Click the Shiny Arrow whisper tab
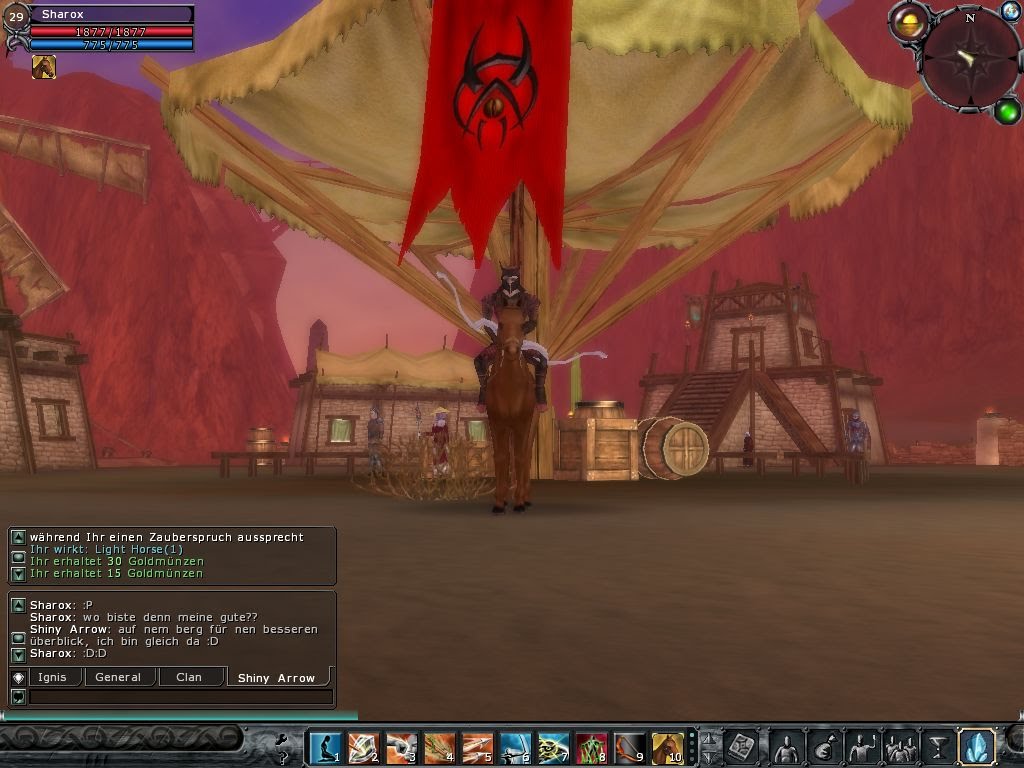The image size is (1024, 768). pyautogui.click(x=276, y=678)
